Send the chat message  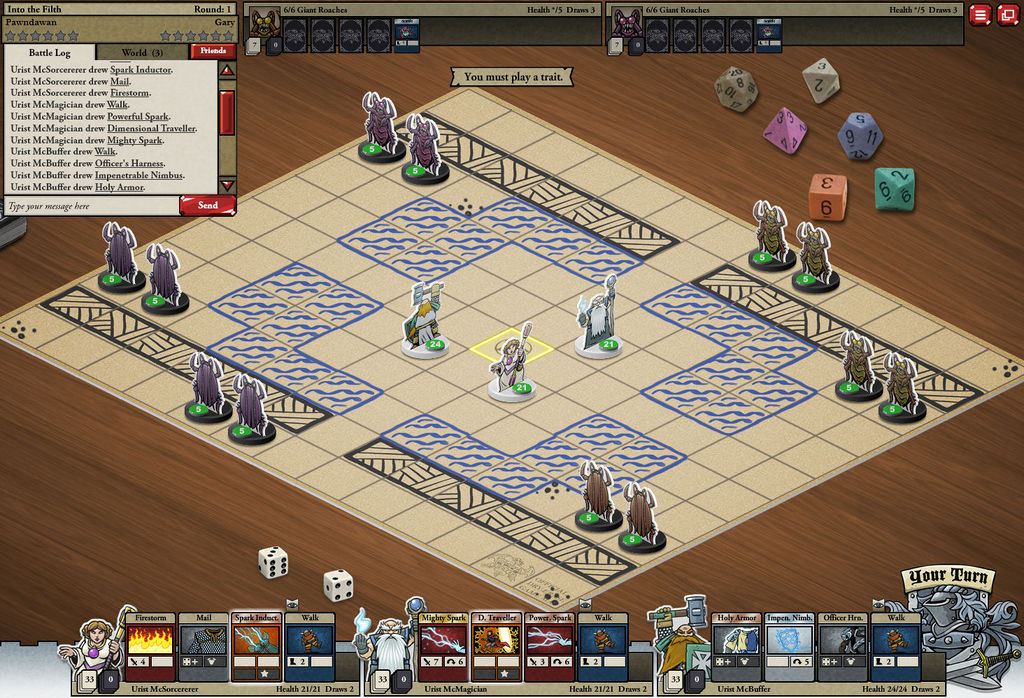coord(207,205)
